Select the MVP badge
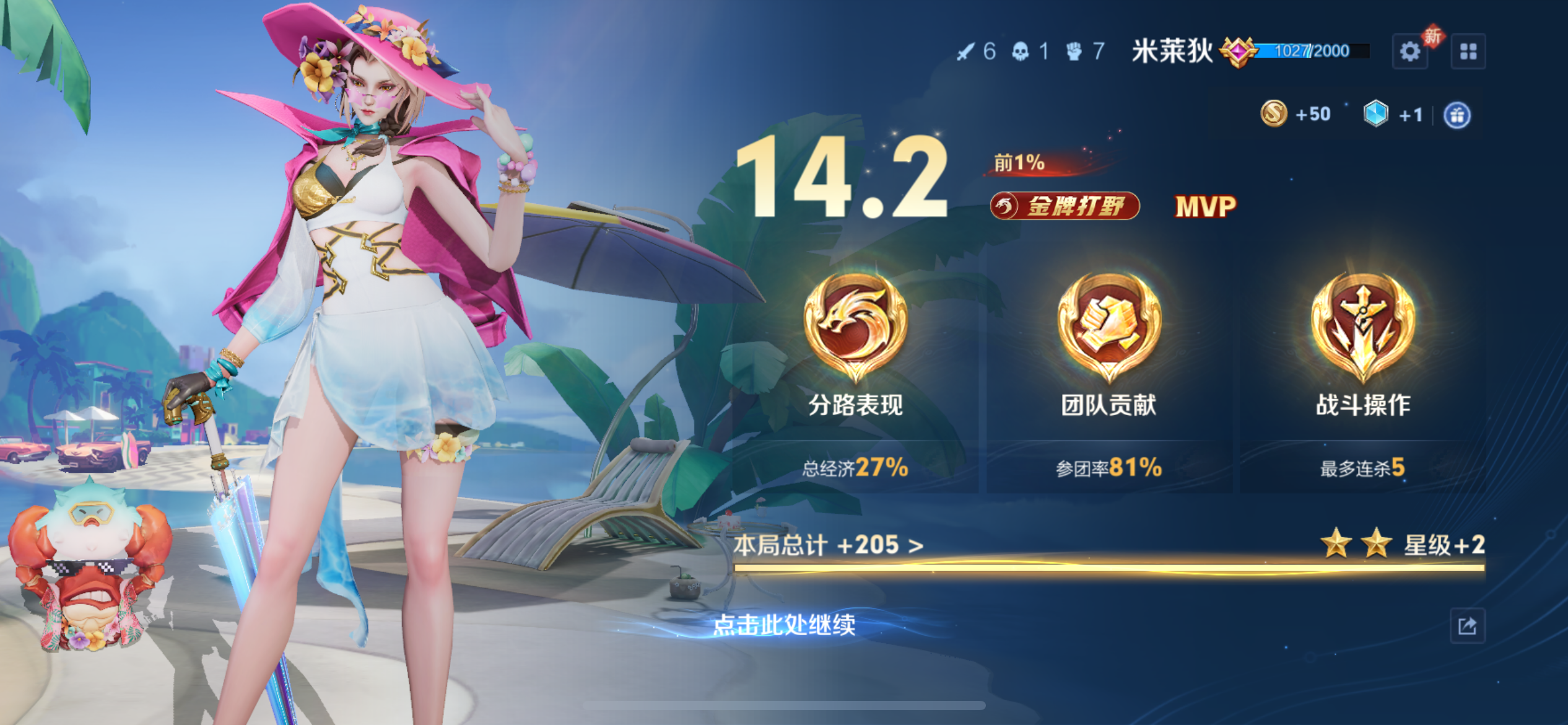 click(1205, 207)
